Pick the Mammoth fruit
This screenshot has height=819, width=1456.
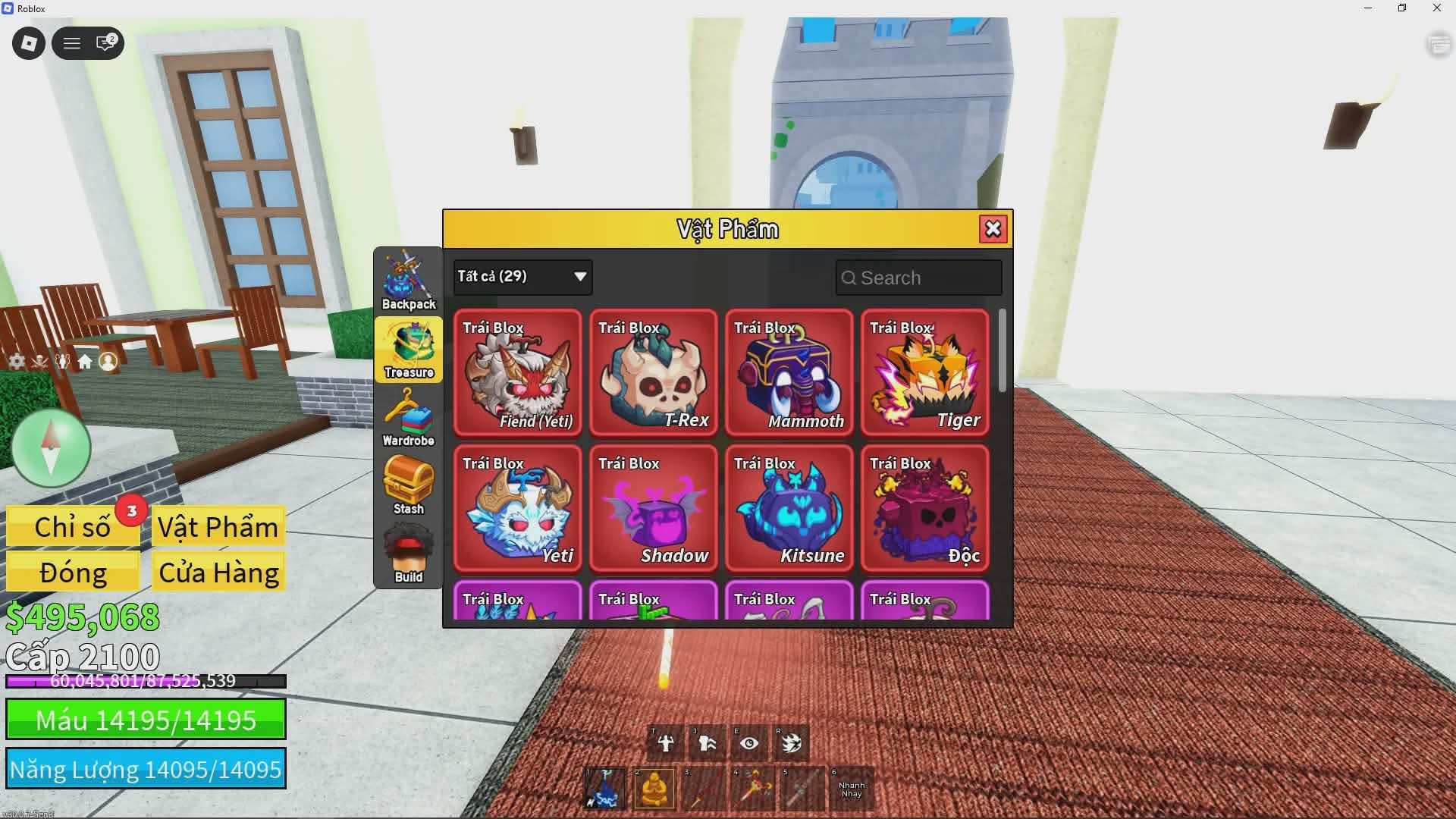tap(789, 372)
